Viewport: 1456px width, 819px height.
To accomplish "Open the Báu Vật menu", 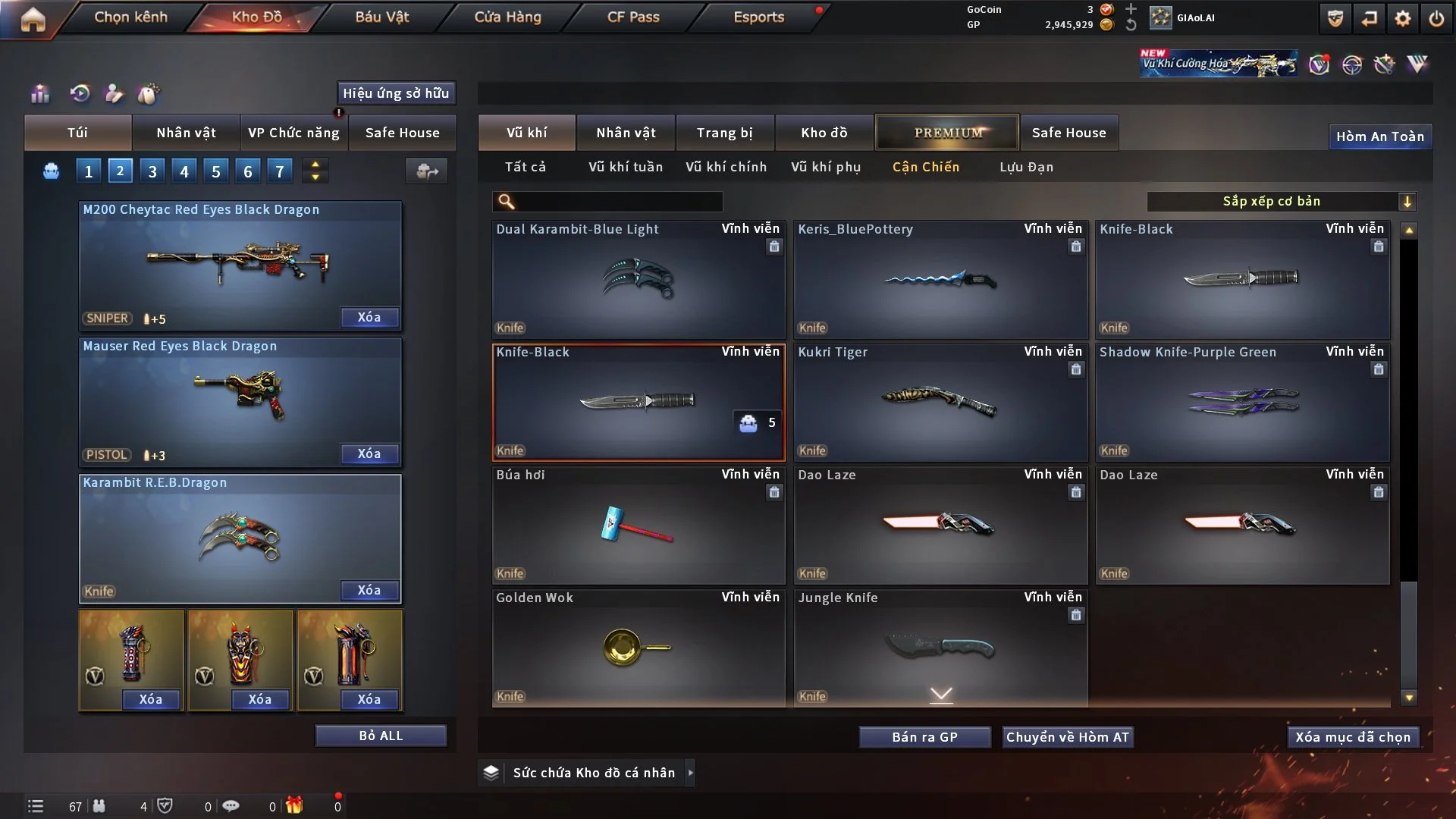I will pos(381,17).
